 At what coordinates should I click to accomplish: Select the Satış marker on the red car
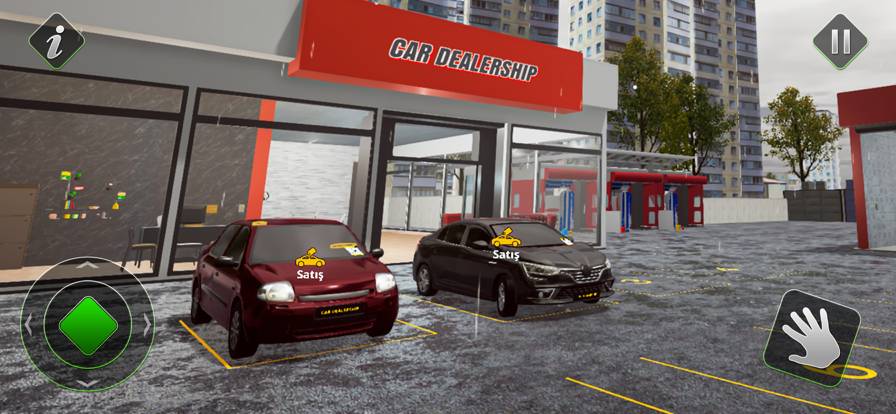coord(310,262)
